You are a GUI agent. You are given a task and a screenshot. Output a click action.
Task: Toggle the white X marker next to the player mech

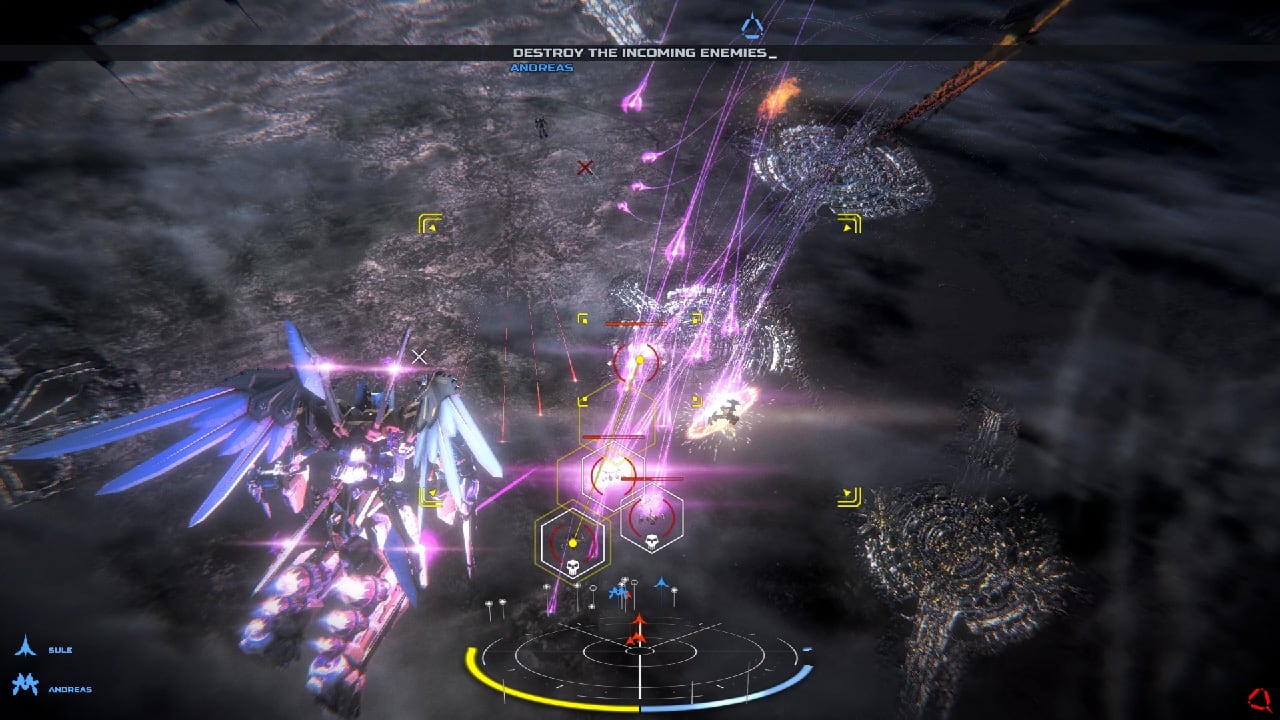419,354
